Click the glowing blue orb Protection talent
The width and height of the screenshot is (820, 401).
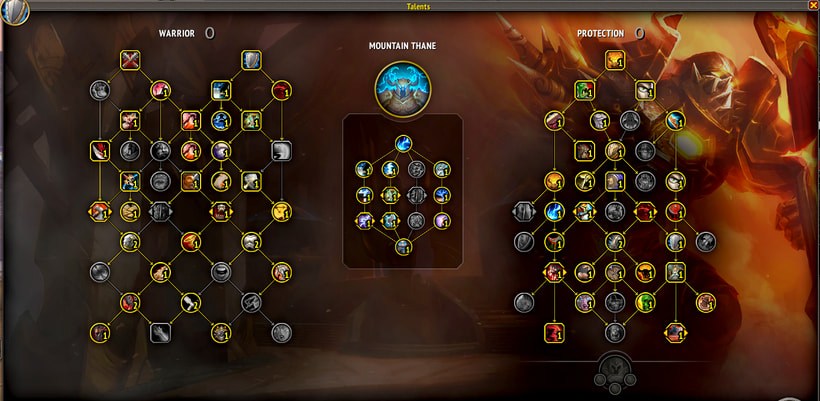pyautogui.click(x=554, y=211)
